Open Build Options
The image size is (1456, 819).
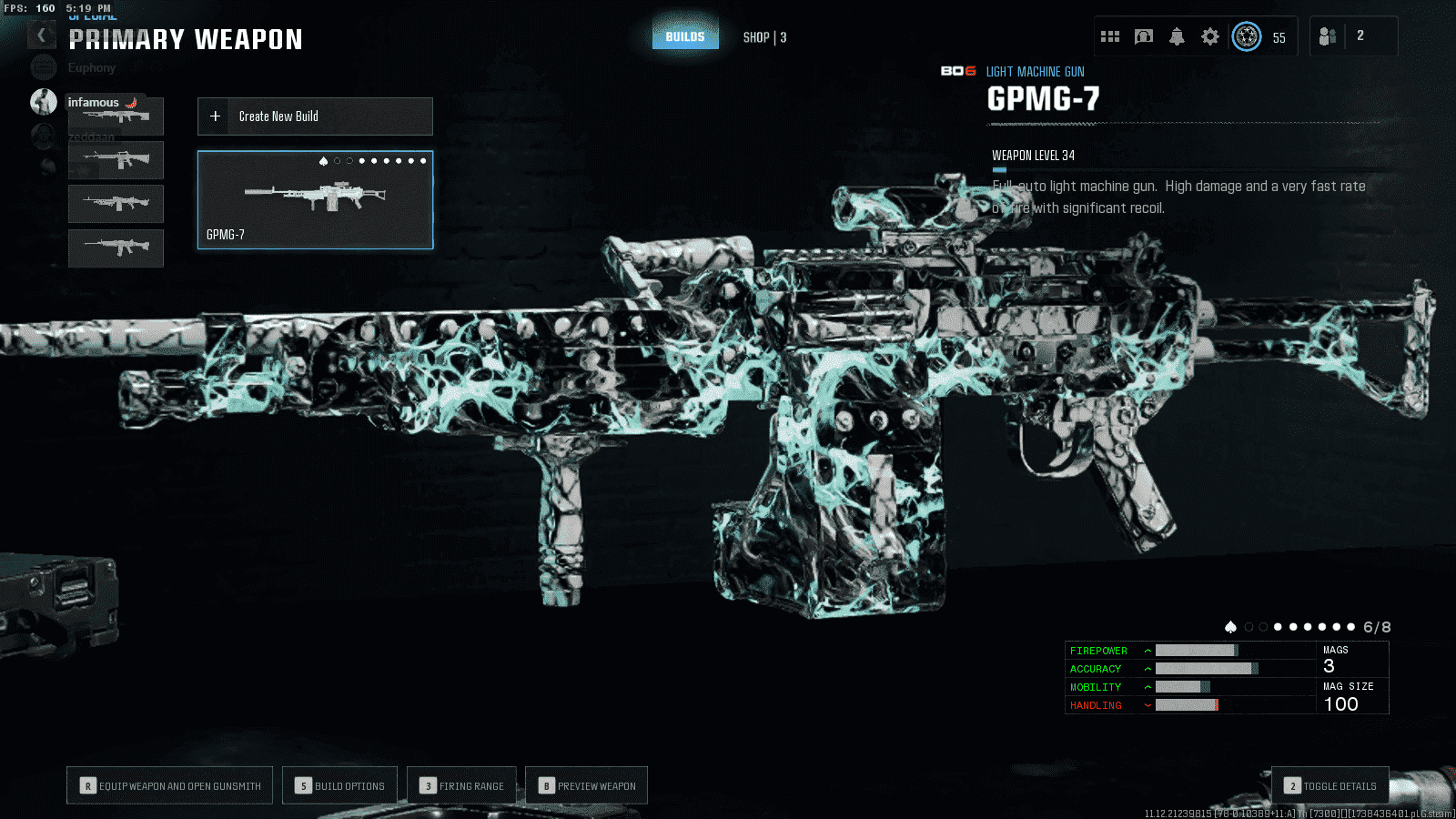(340, 785)
